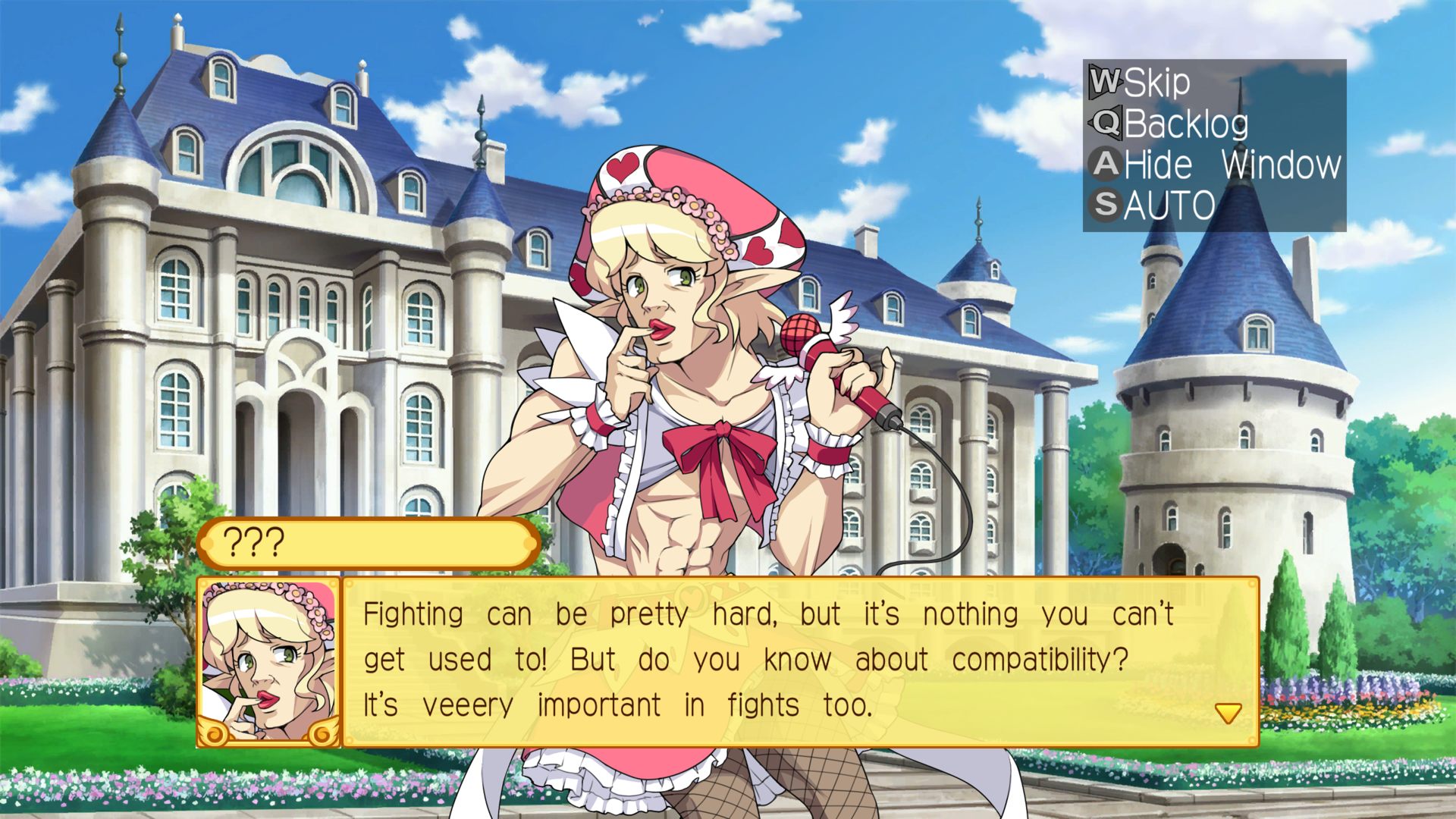Screen dimensions: 1456x819
Task: Toggle AUTO text advance
Action: point(1153,205)
